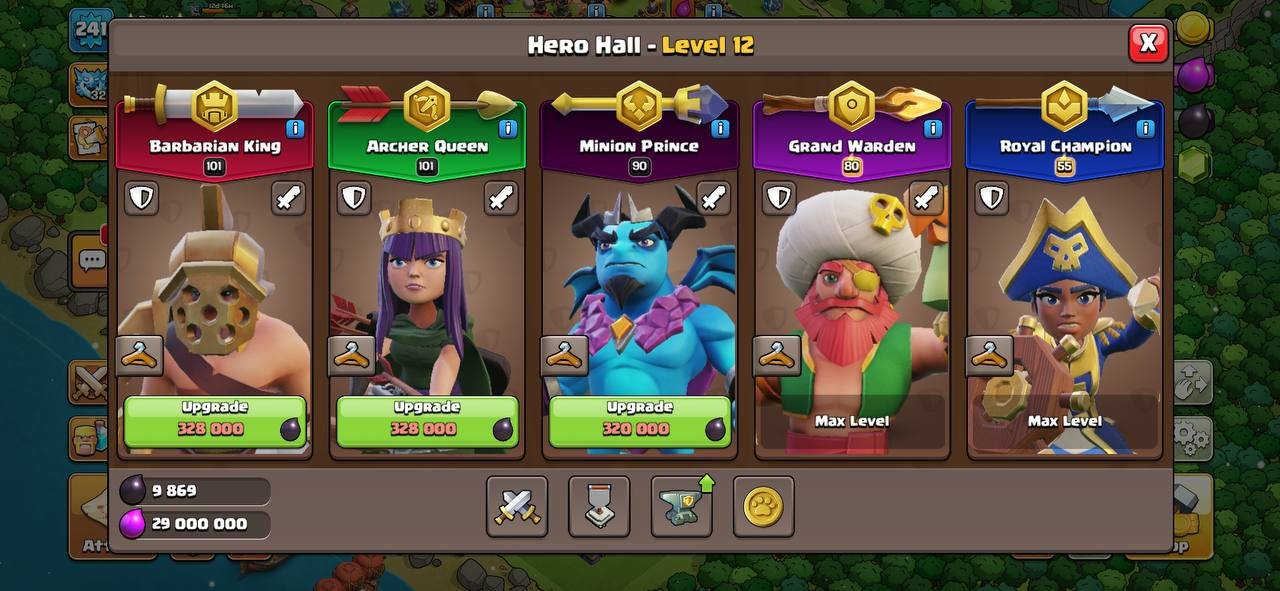
Task: Show Royal Champion info
Action: 1145,128
